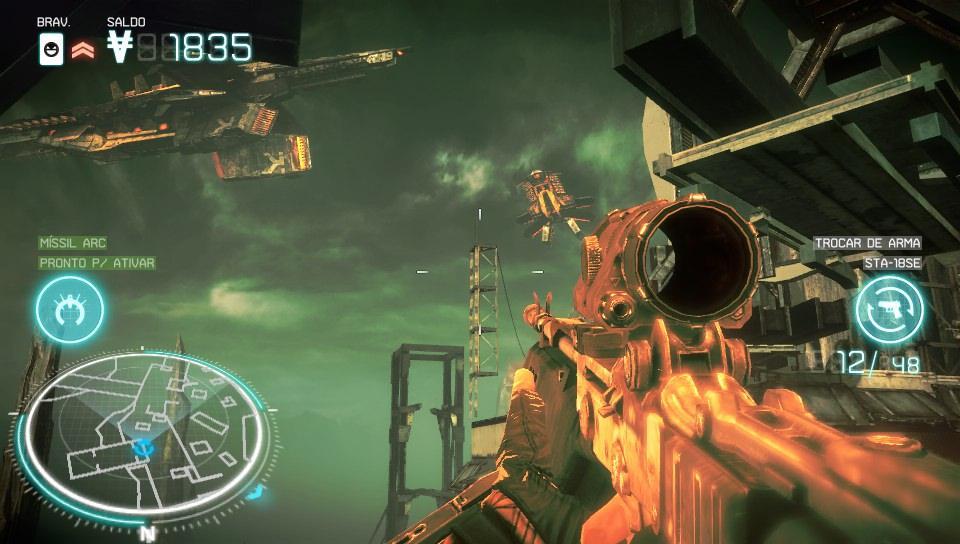Activate the Míssil ARC ability icon
960x544 pixels.
(x=69, y=309)
